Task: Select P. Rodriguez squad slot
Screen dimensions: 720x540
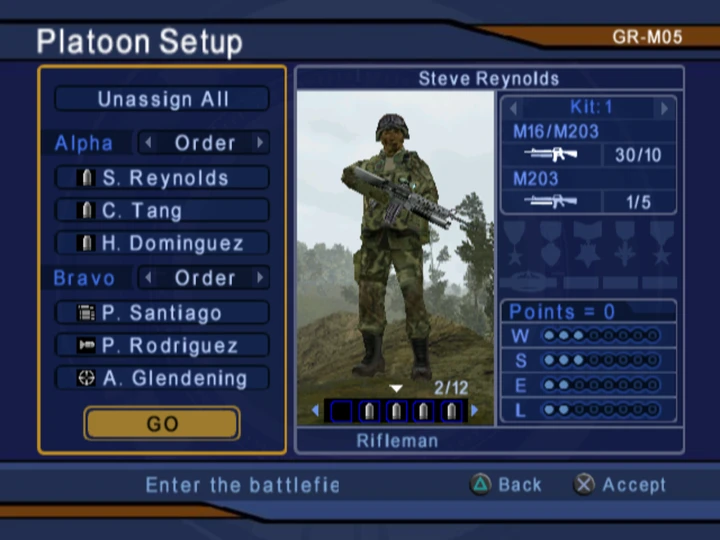Action: click(x=162, y=346)
